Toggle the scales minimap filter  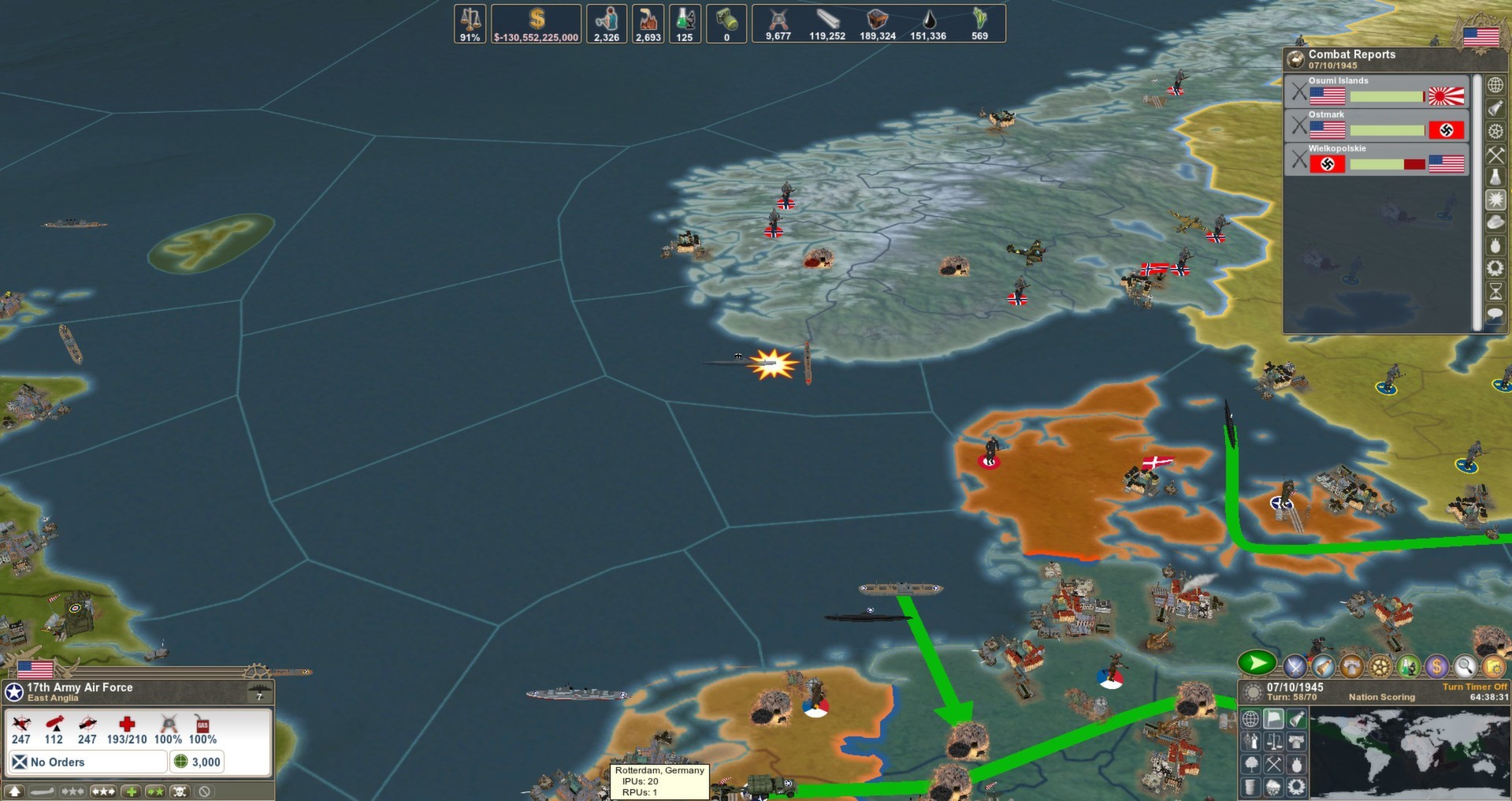(1273, 741)
